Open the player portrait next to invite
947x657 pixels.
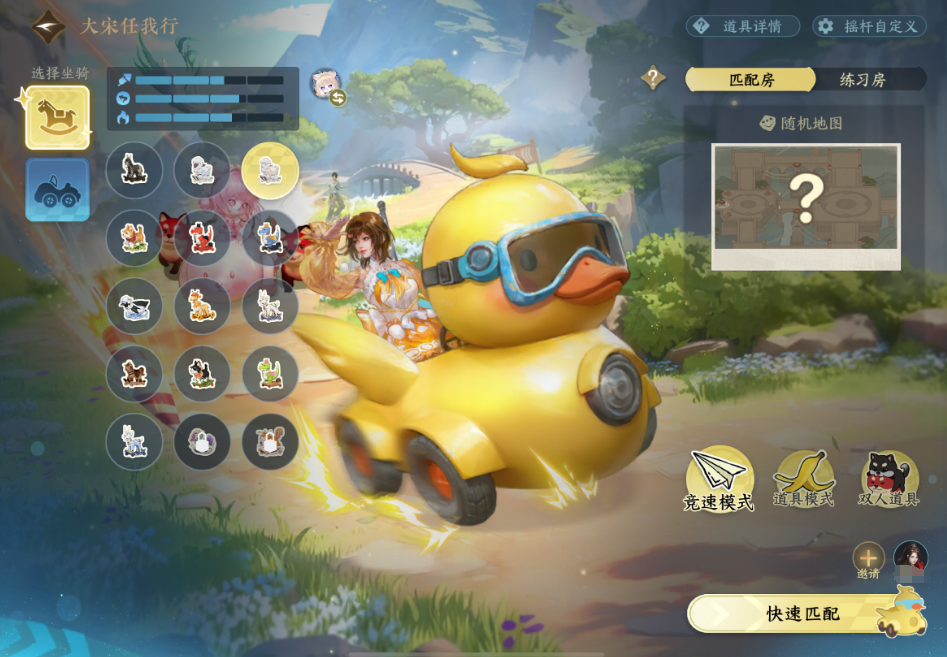910,558
